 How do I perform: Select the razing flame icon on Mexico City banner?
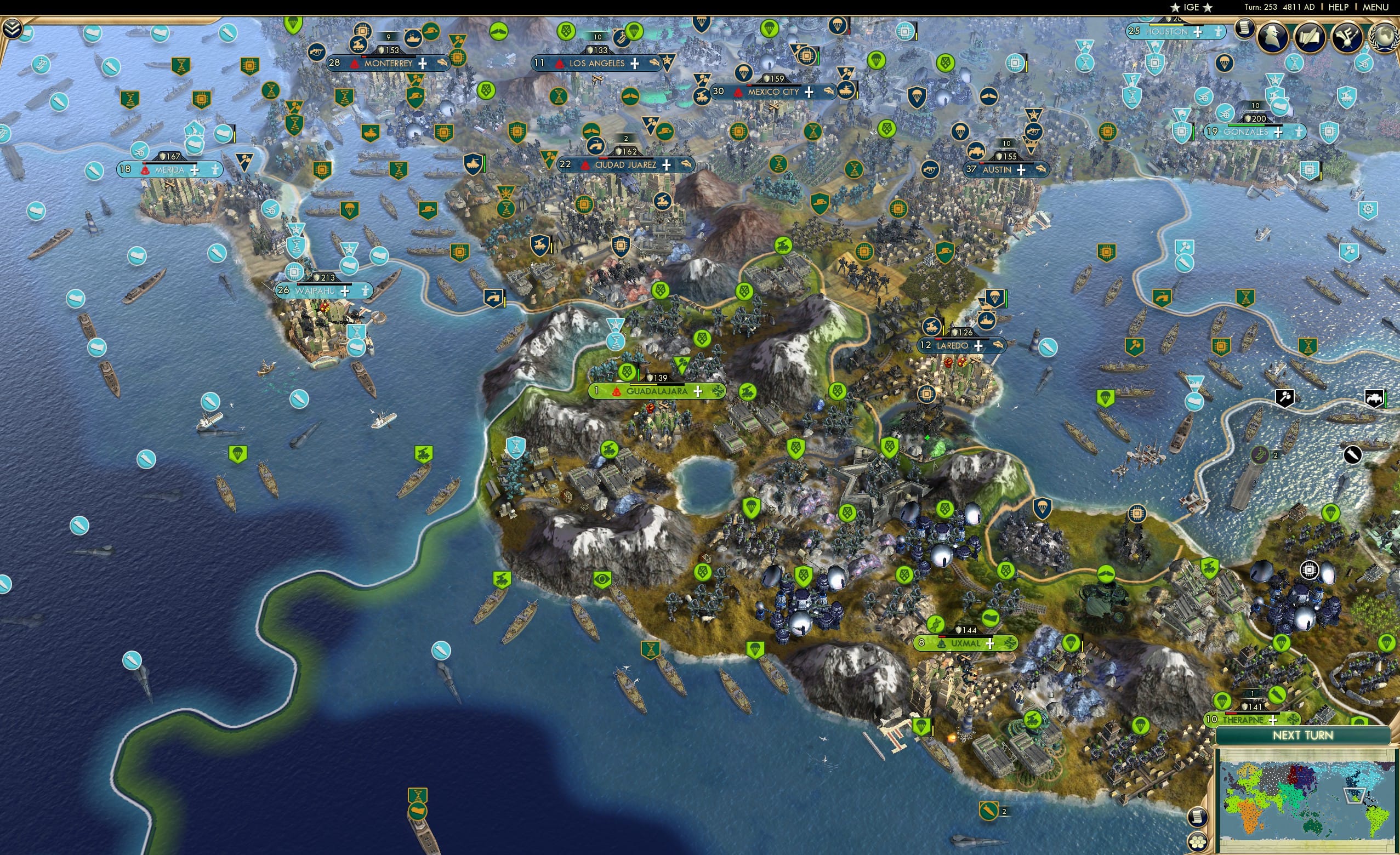click(738, 92)
